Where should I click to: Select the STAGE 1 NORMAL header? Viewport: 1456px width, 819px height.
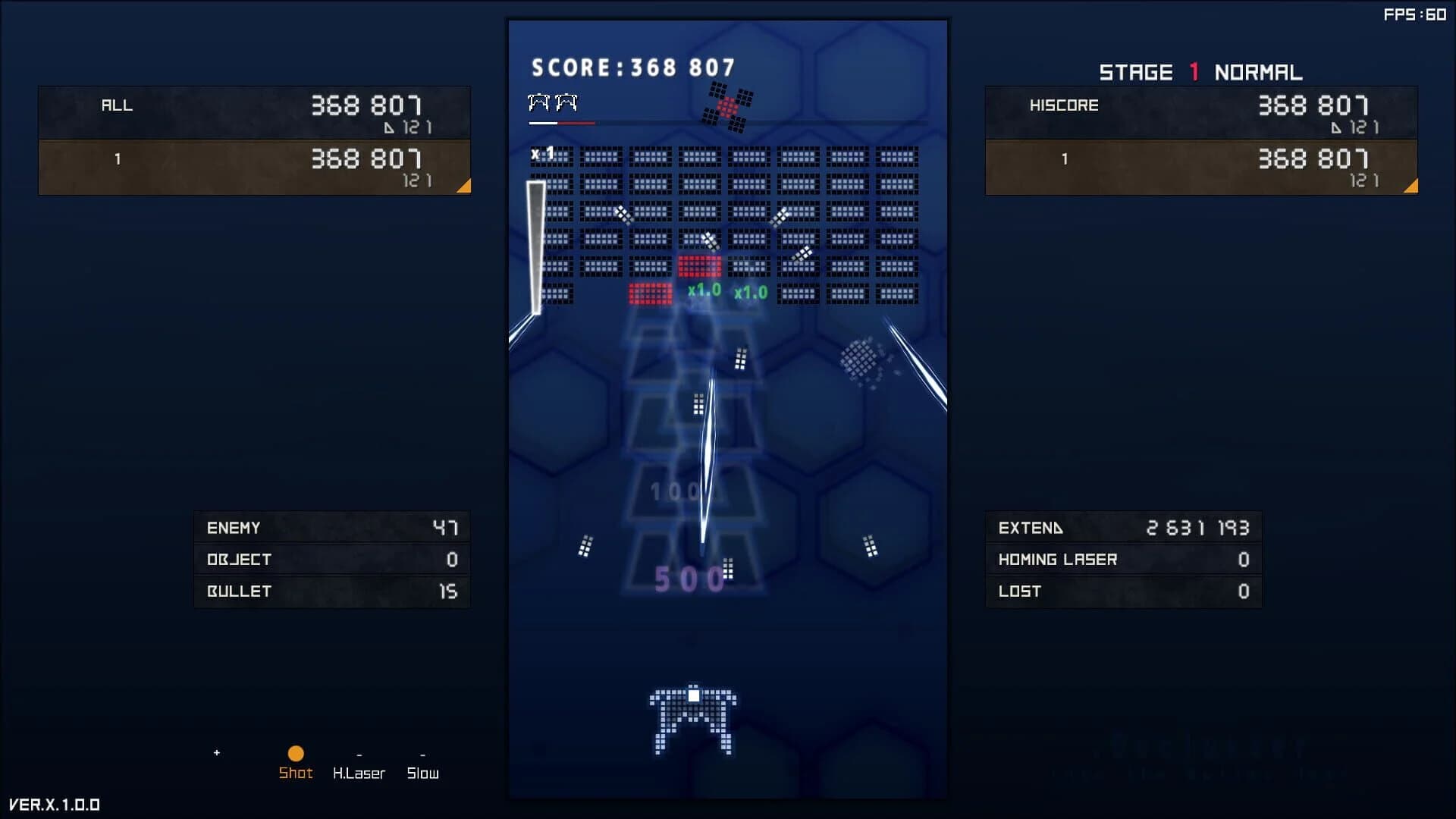[x=1202, y=71]
